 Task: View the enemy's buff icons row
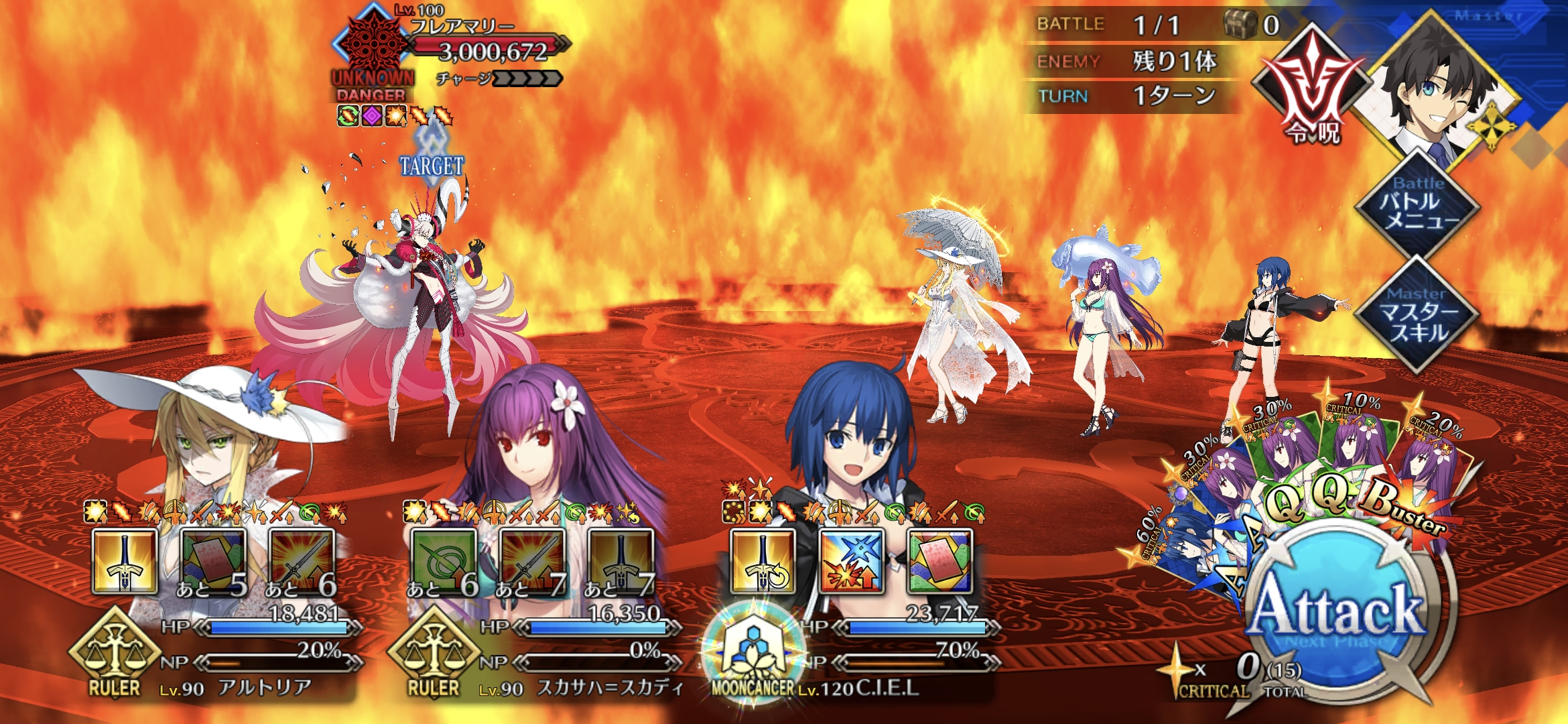pyautogui.click(x=395, y=116)
